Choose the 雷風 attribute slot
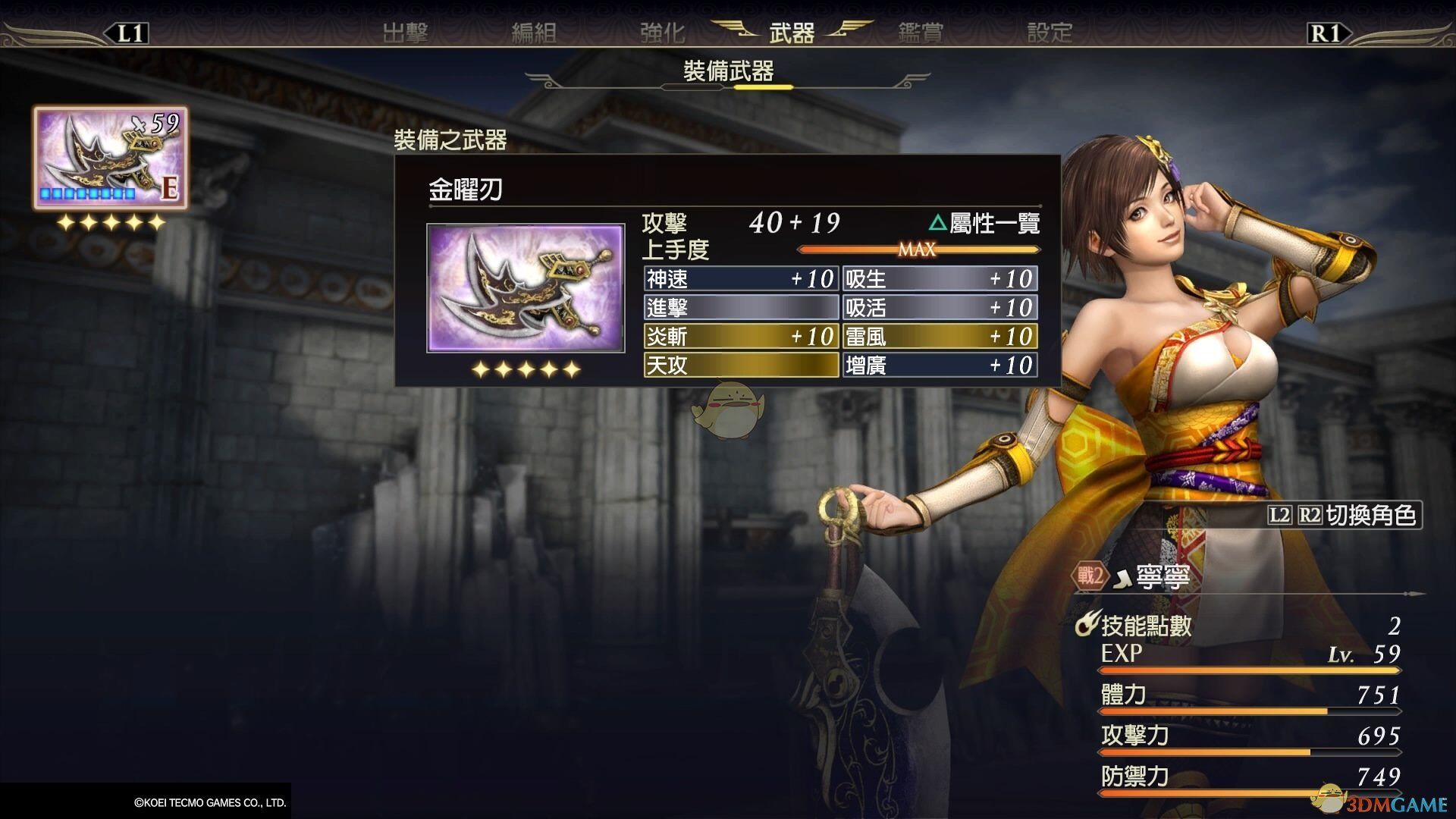 point(940,337)
